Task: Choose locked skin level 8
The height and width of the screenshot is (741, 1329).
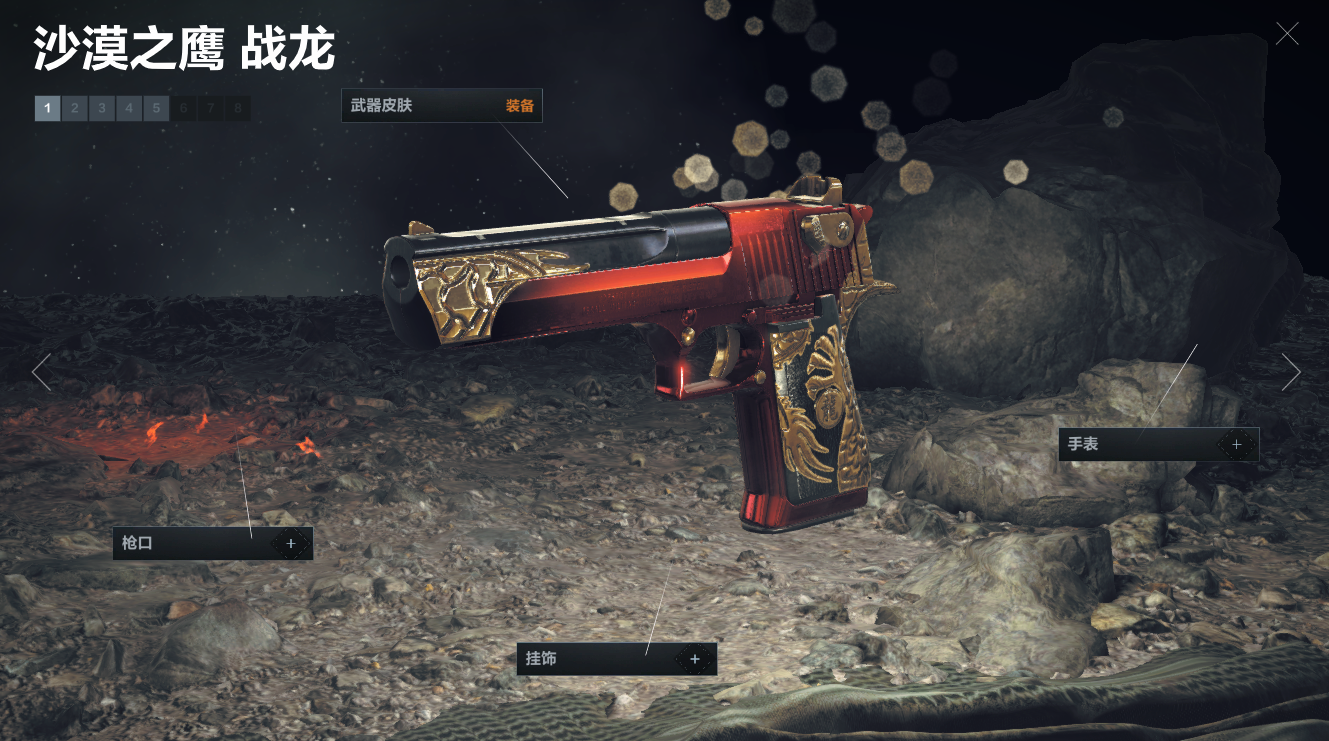Action: [x=237, y=108]
